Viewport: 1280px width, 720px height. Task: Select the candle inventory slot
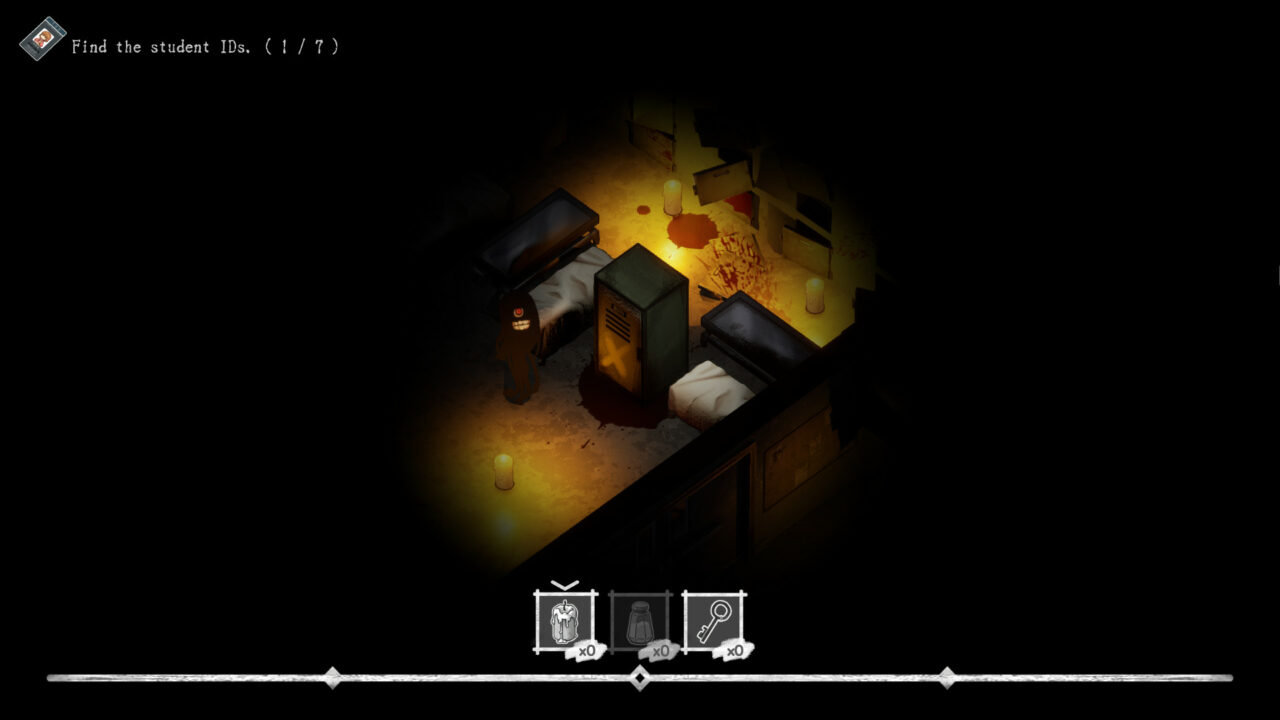point(563,622)
